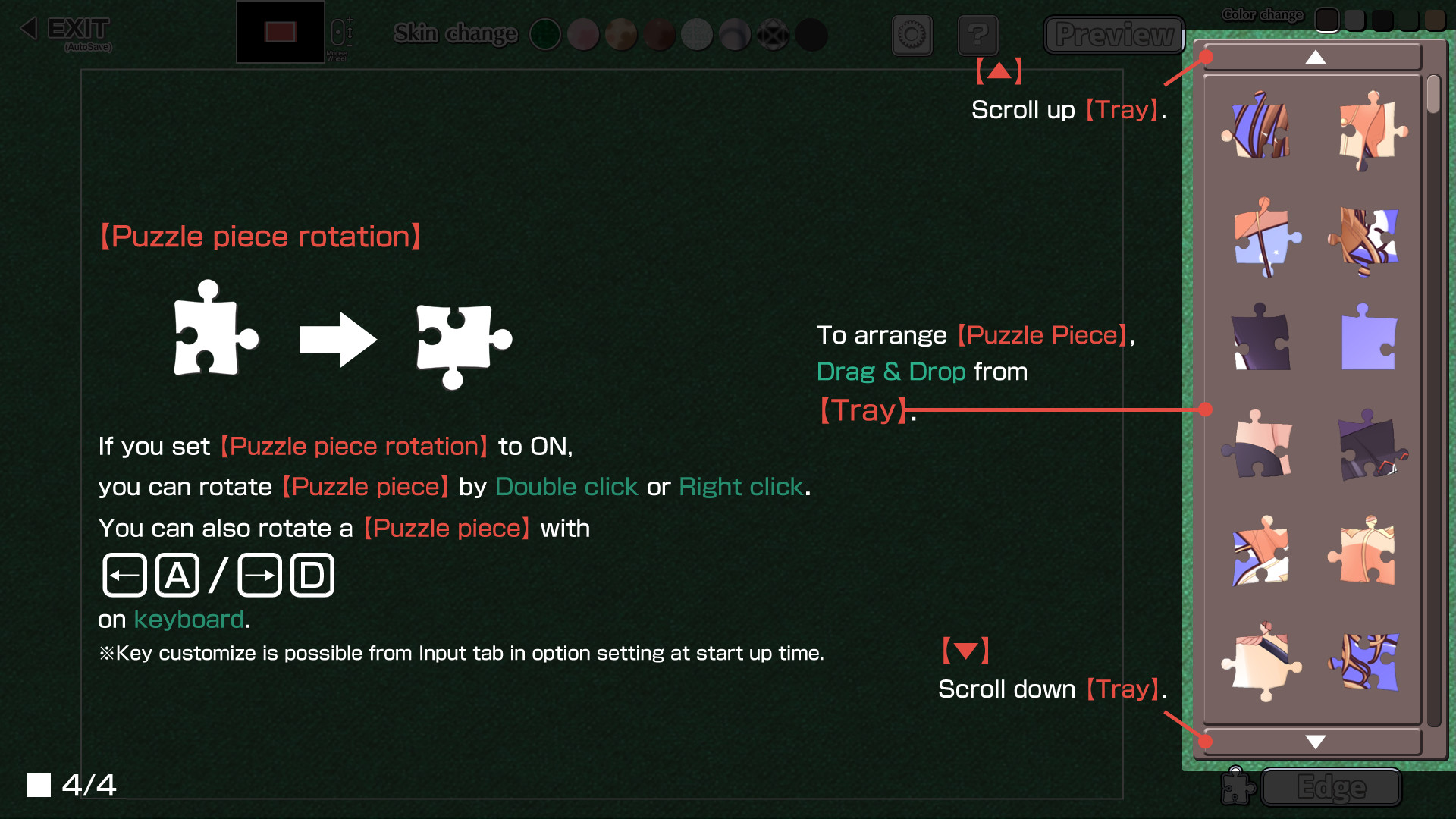Select the Skin change menu label
The height and width of the screenshot is (819, 1456).
click(454, 33)
